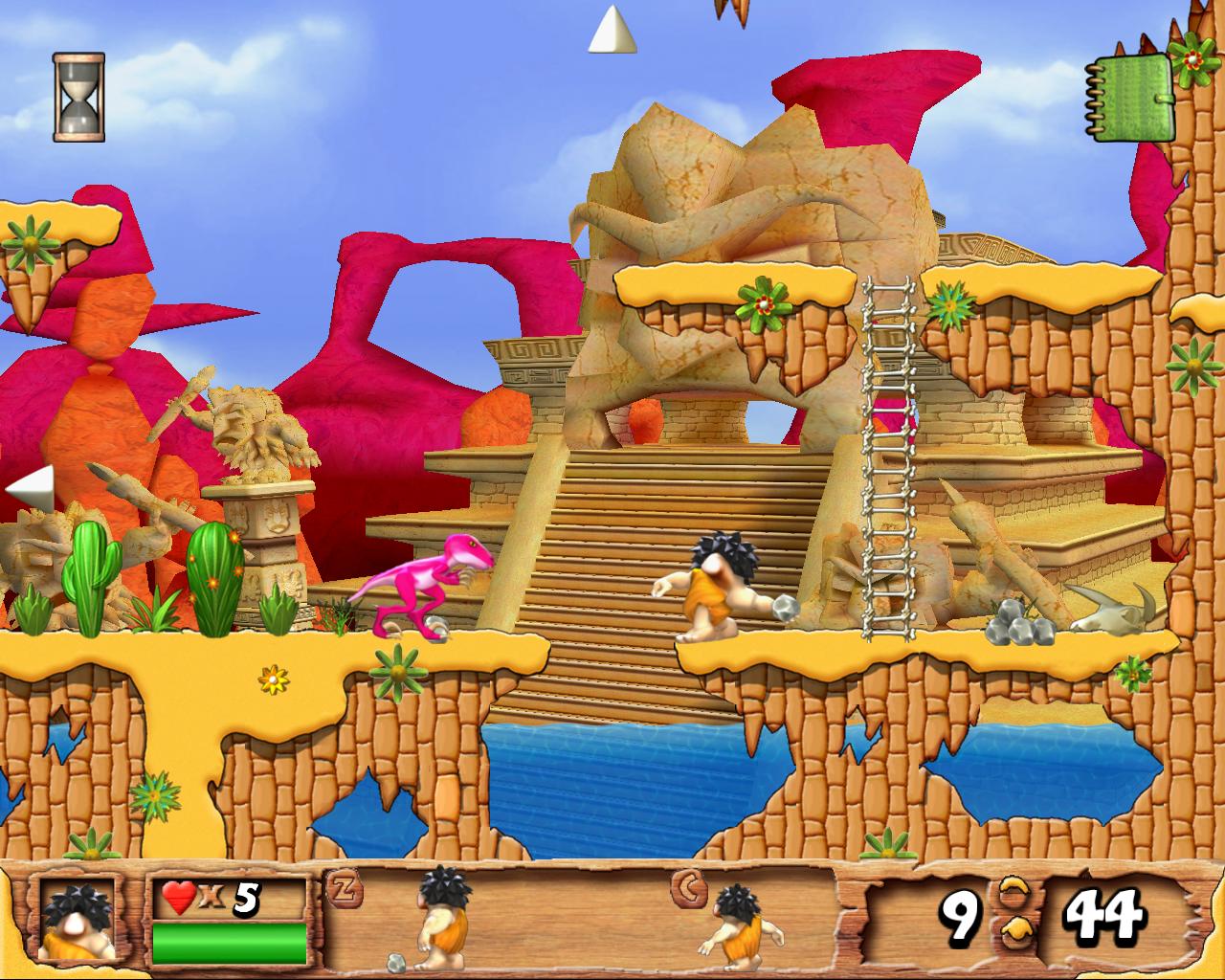Click the white left arrow

[31, 488]
